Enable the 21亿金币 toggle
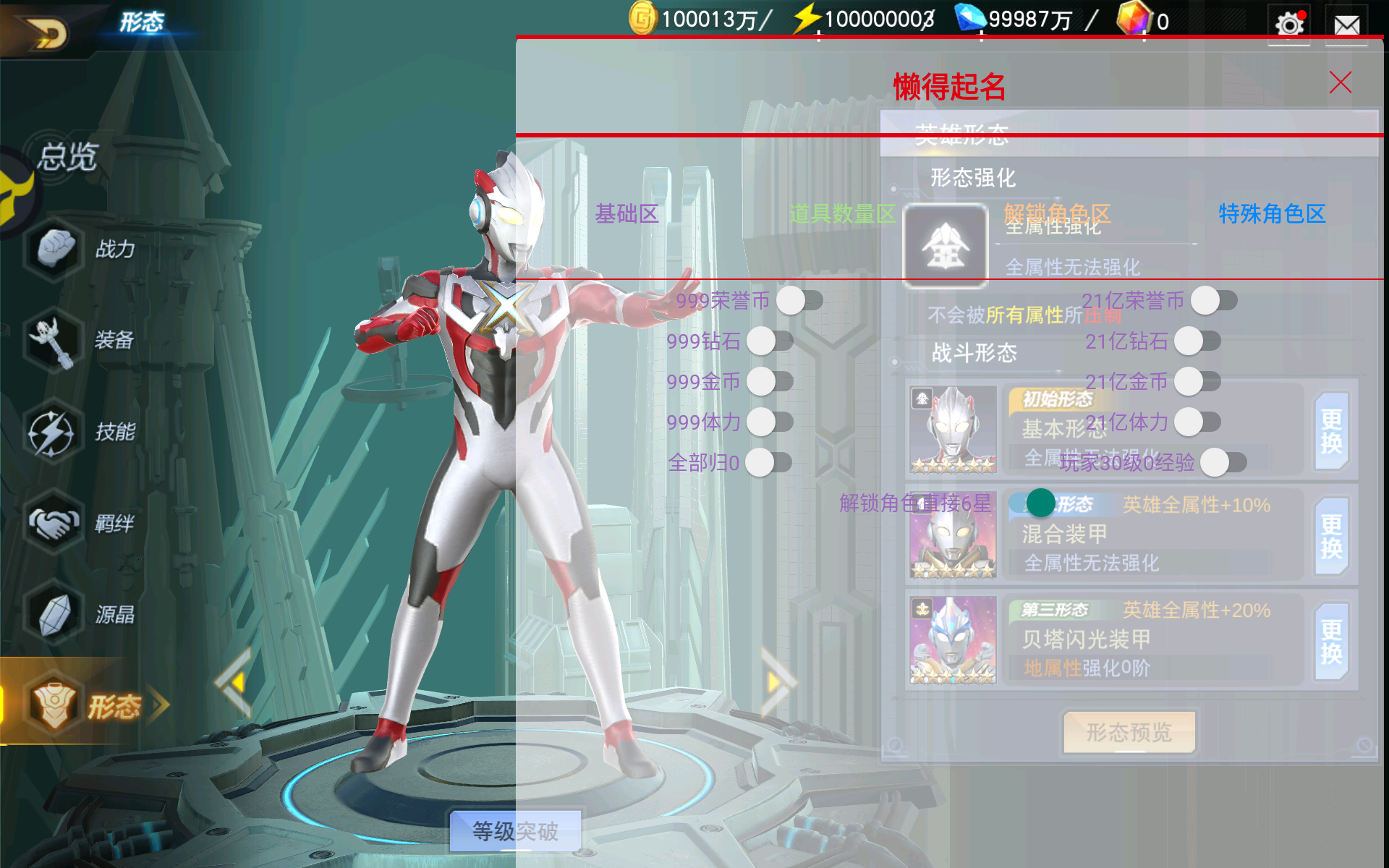The height and width of the screenshot is (868, 1389). [x=1188, y=382]
